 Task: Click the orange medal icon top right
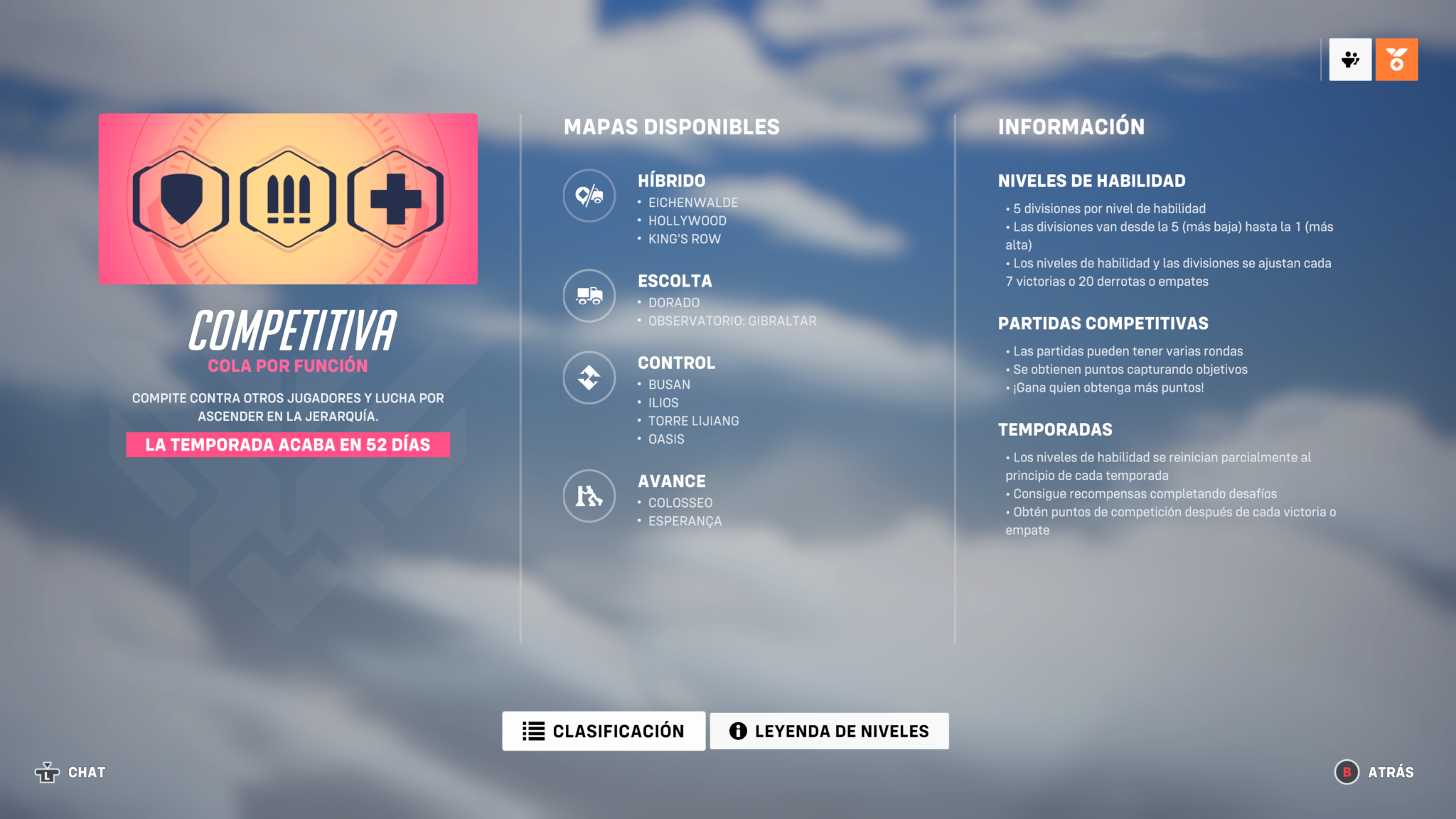[1396, 60]
